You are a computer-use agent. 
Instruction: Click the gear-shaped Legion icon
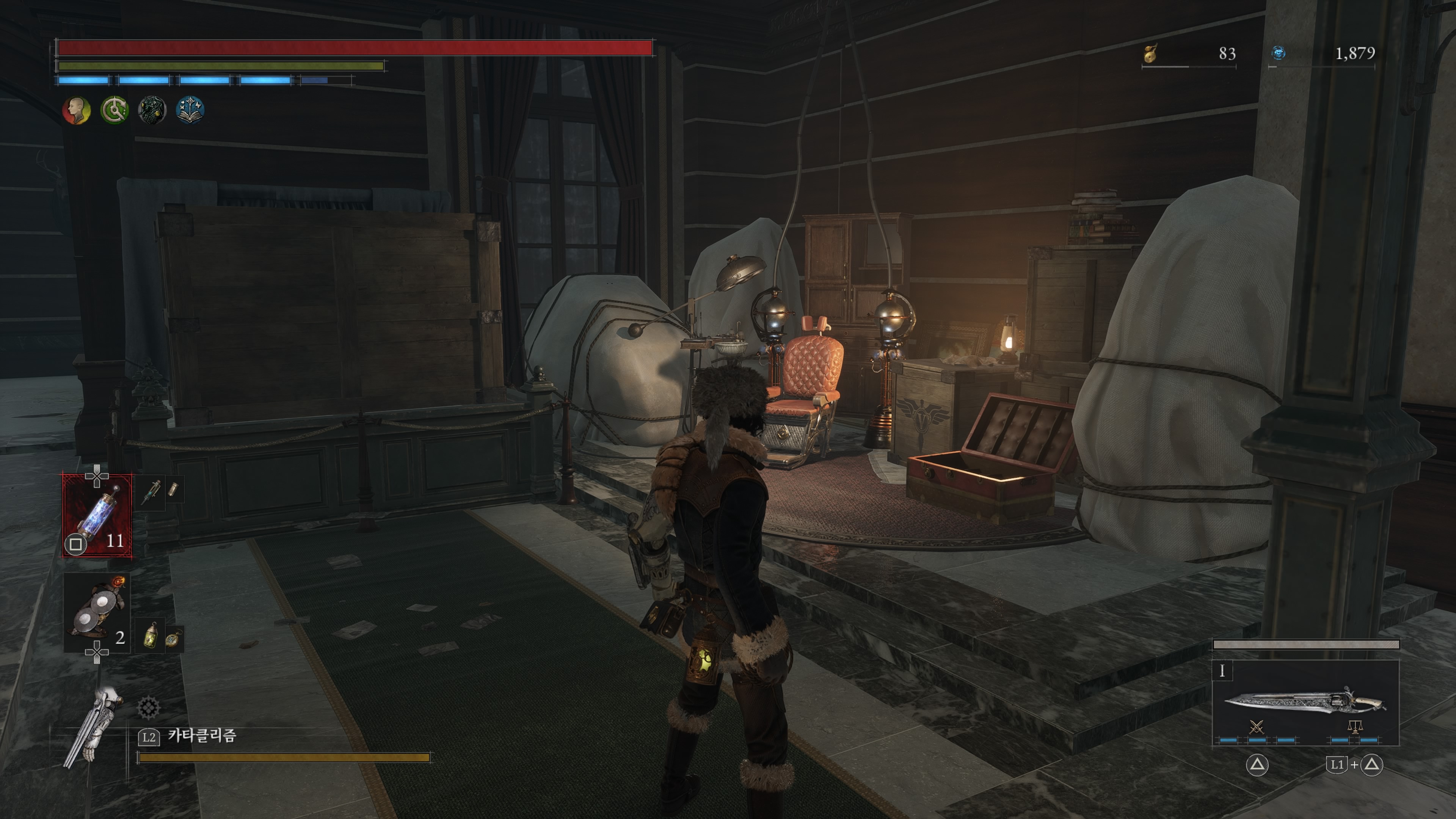[148, 708]
